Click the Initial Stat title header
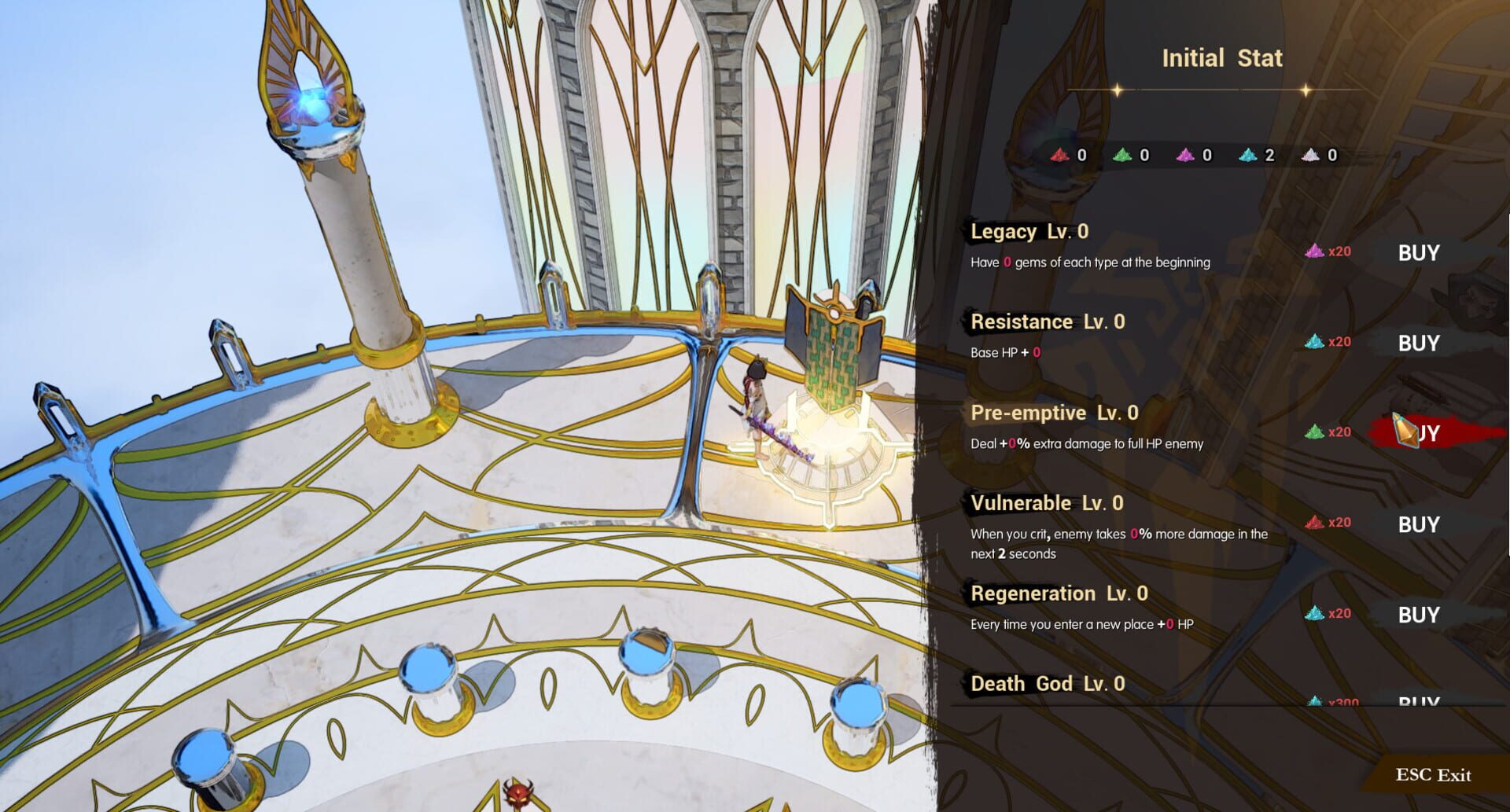Viewport: 1510px width, 812px height. click(x=1222, y=57)
